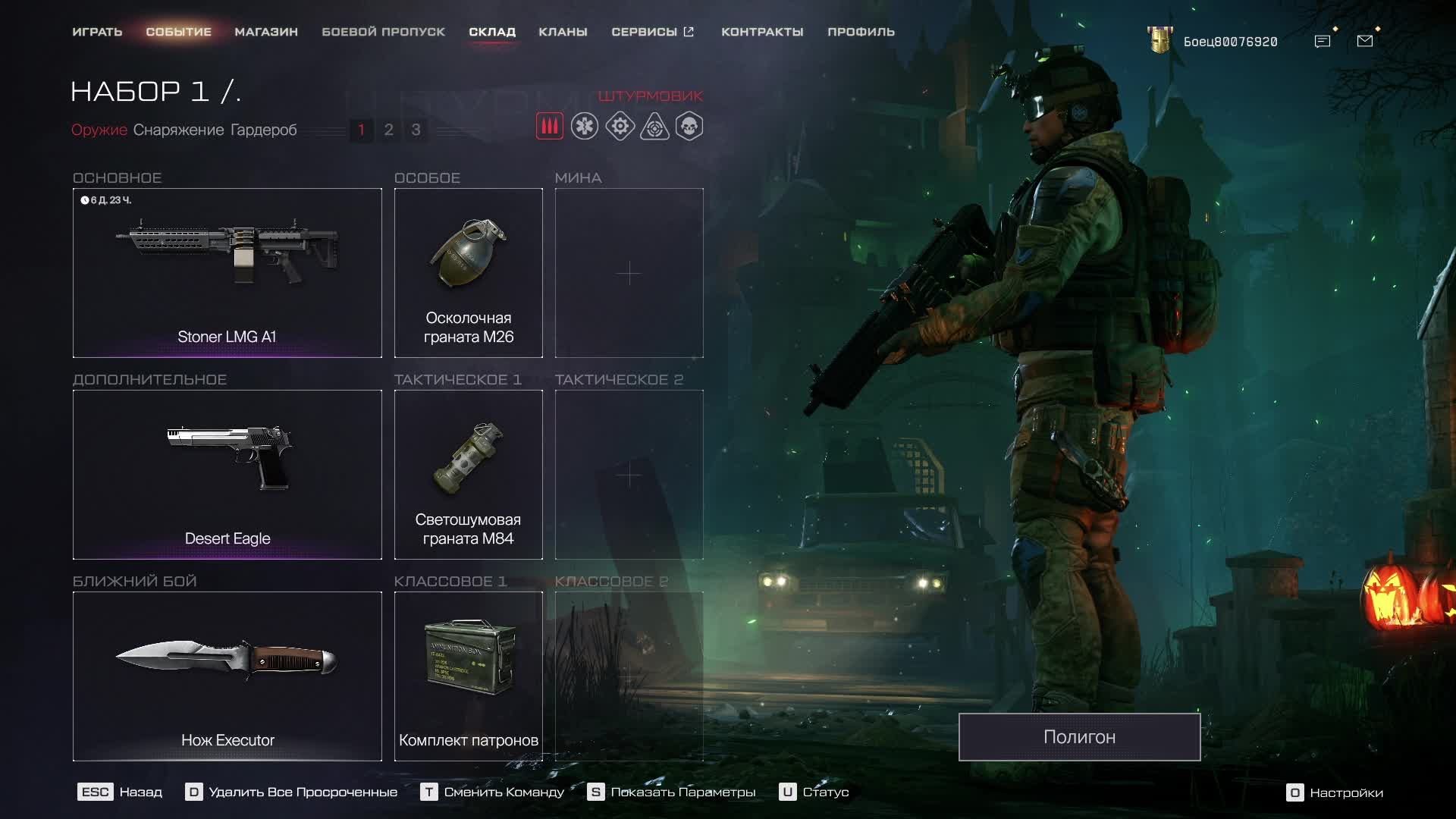The height and width of the screenshot is (819, 1456).
Task: Open the Играть menu
Action: click(97, 32)
